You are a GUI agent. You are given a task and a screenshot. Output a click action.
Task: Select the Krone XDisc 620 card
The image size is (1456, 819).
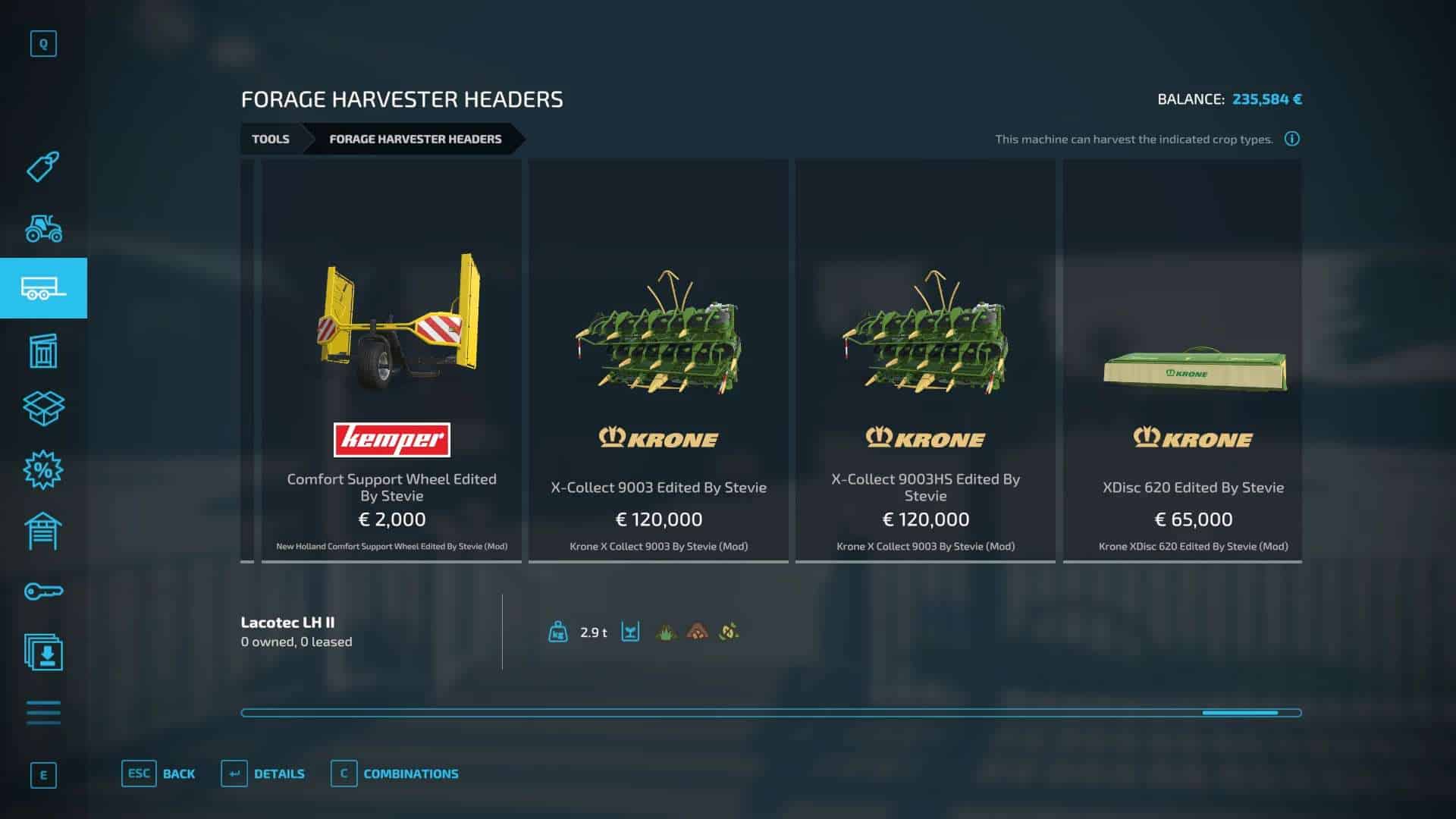tap(1192, 360)
